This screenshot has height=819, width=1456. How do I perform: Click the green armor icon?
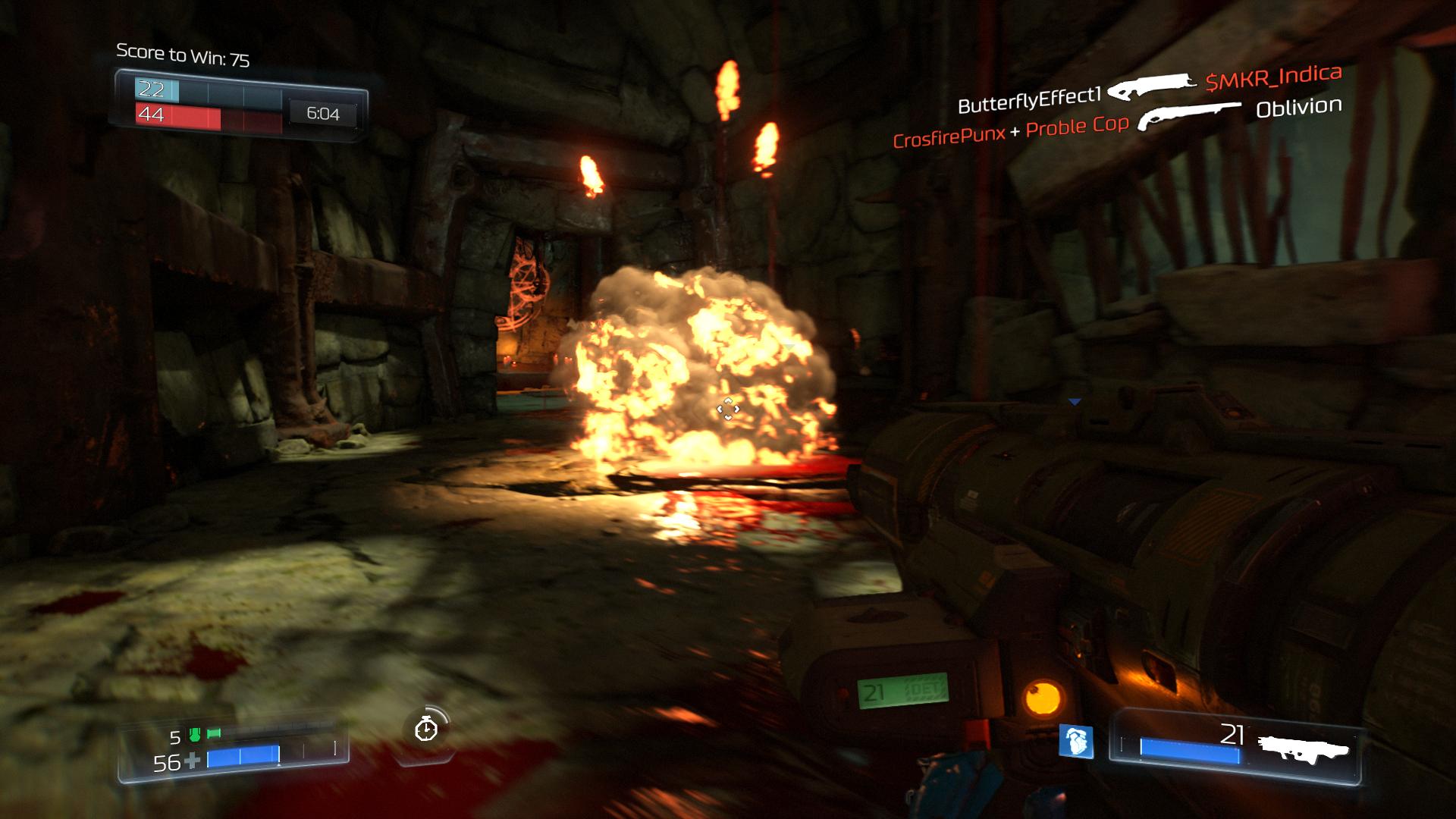194,735
